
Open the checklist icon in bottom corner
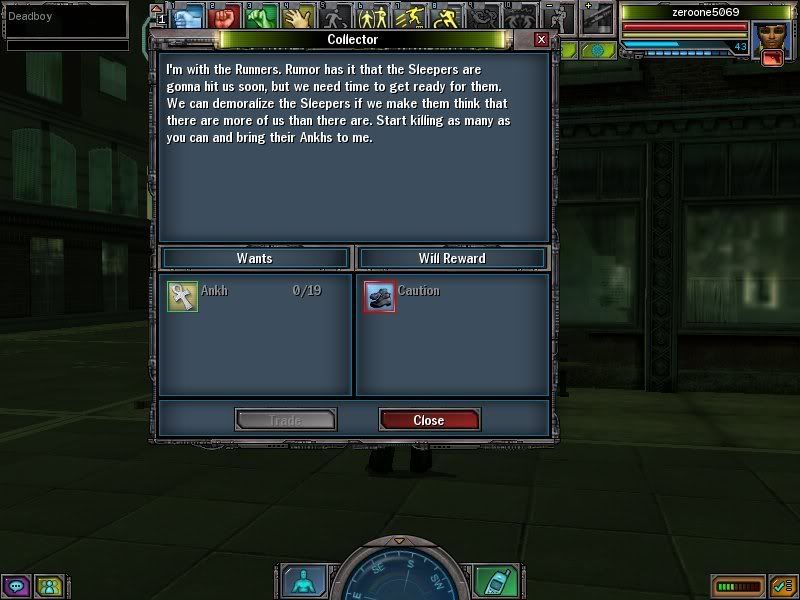click(x=782, y=585)
